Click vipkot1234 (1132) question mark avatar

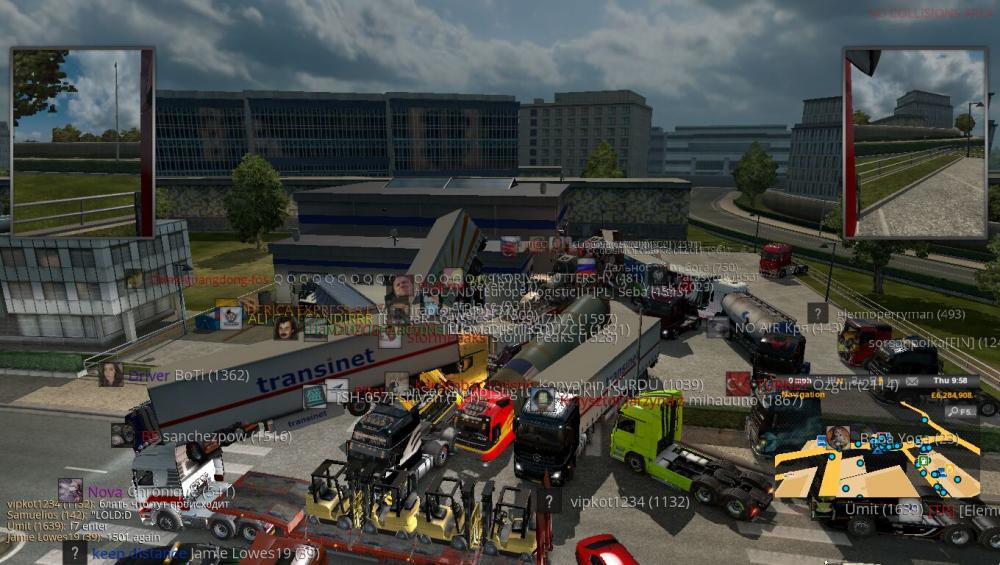(x=548, y=501)
